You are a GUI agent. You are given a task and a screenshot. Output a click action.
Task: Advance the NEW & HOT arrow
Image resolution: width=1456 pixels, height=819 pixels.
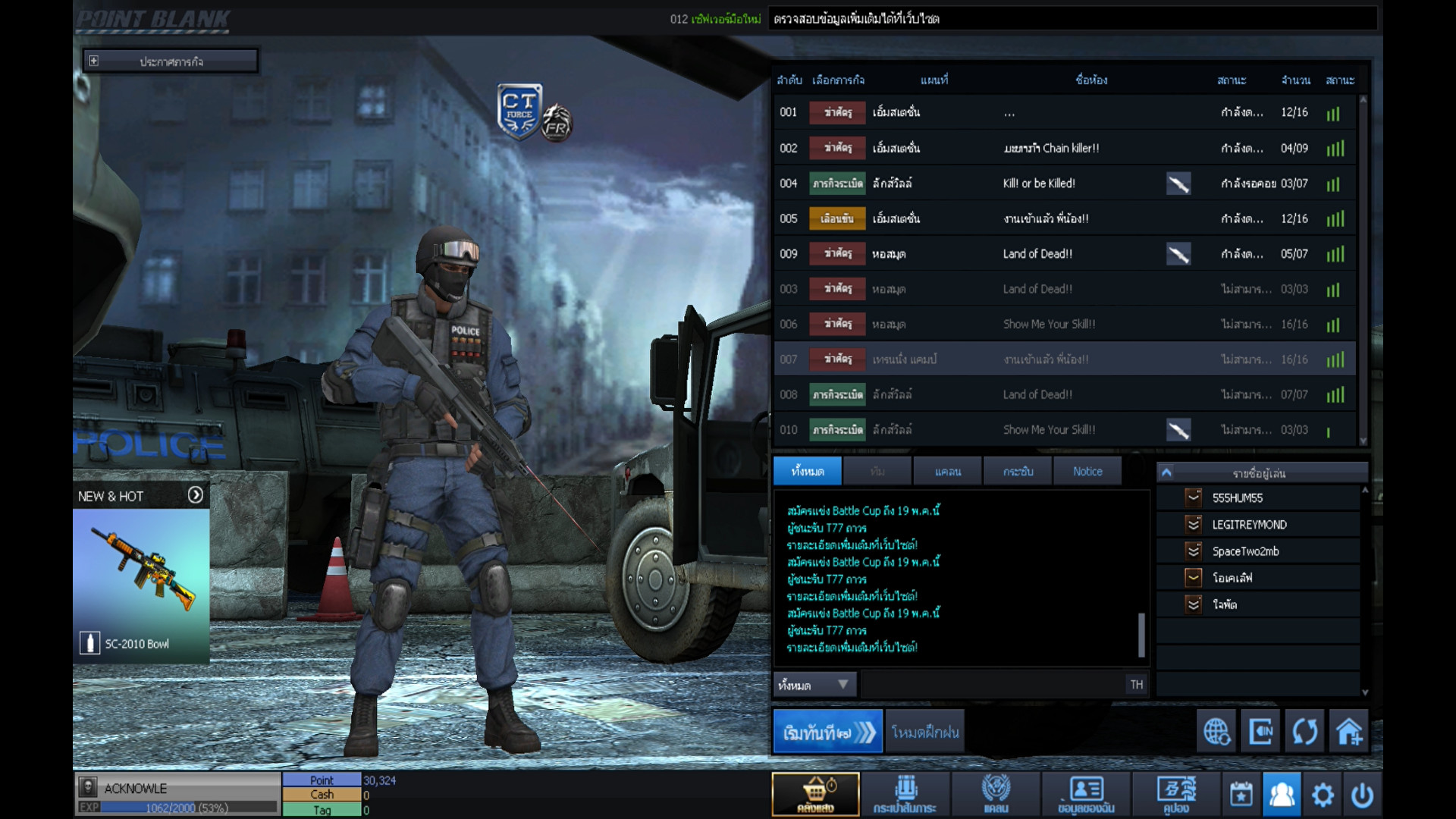click(x=195, y=495)
